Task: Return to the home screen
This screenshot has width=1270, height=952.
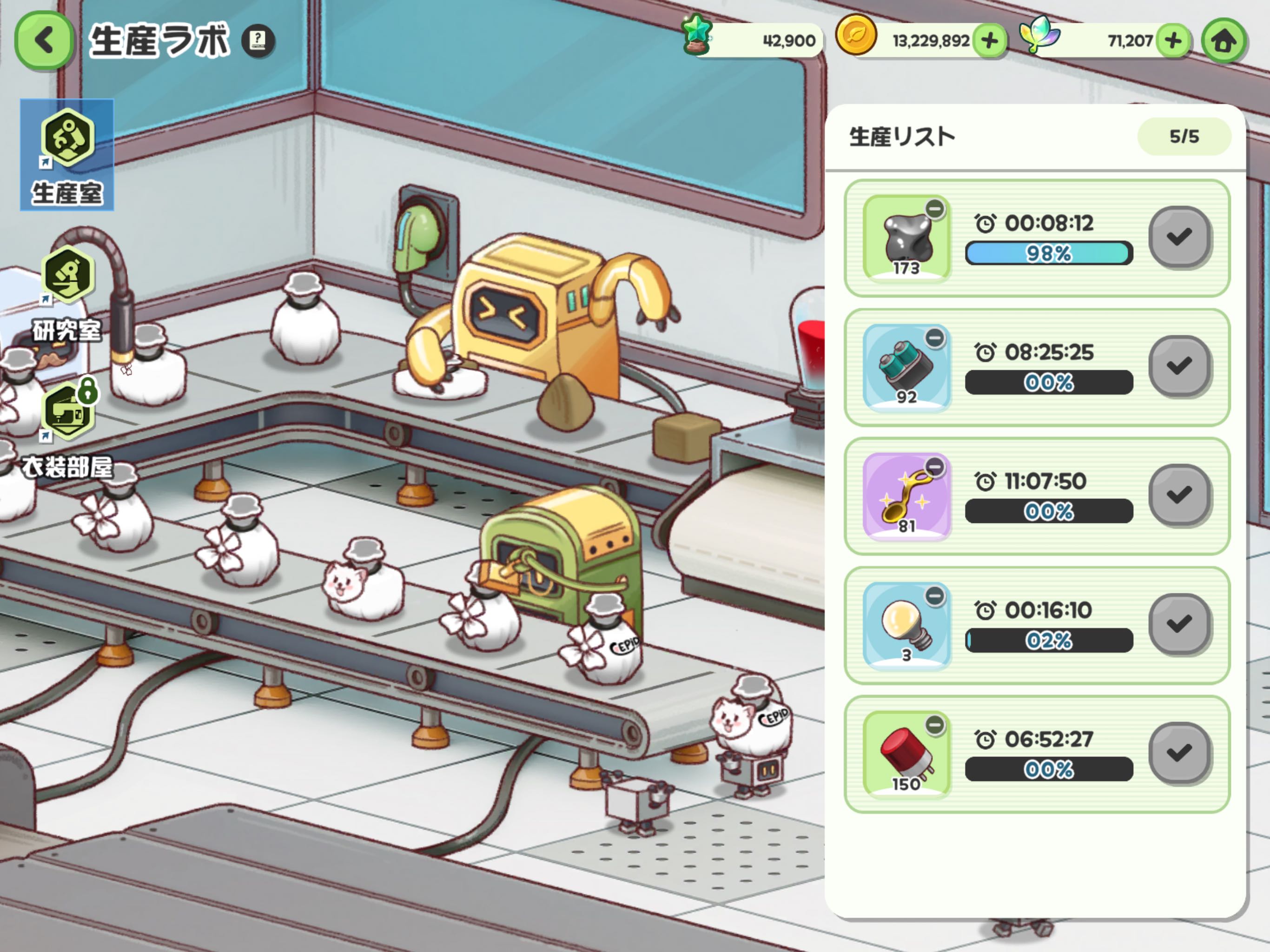Action: (x=1224, y=41)
